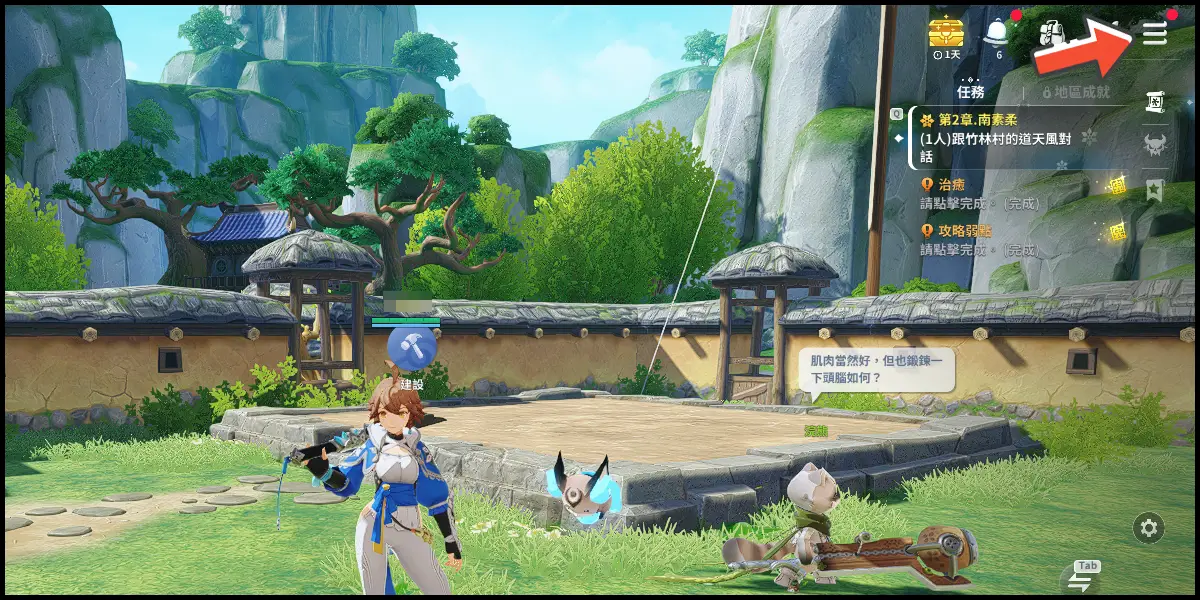This screenshot has width=1200, height=600.
Task: Open the golden treasure chest reward
Action: (x=944, y=33)
